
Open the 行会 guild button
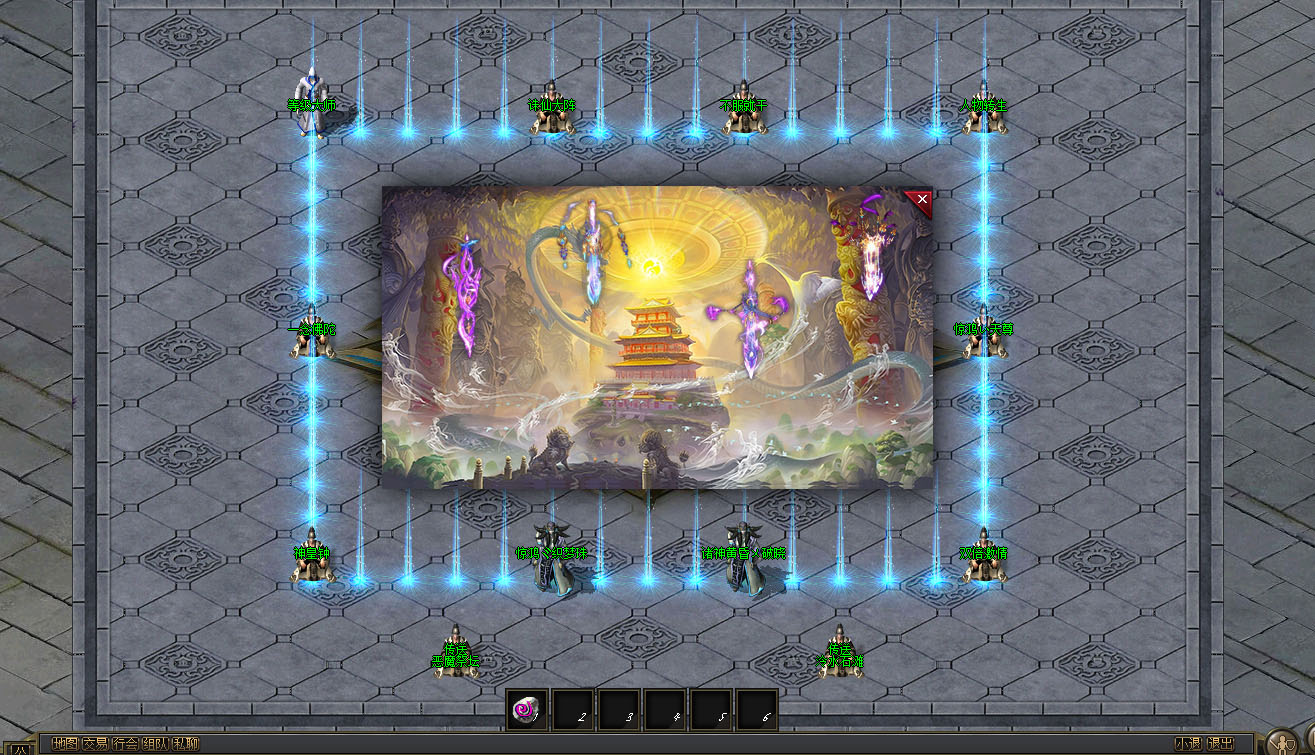125,744
